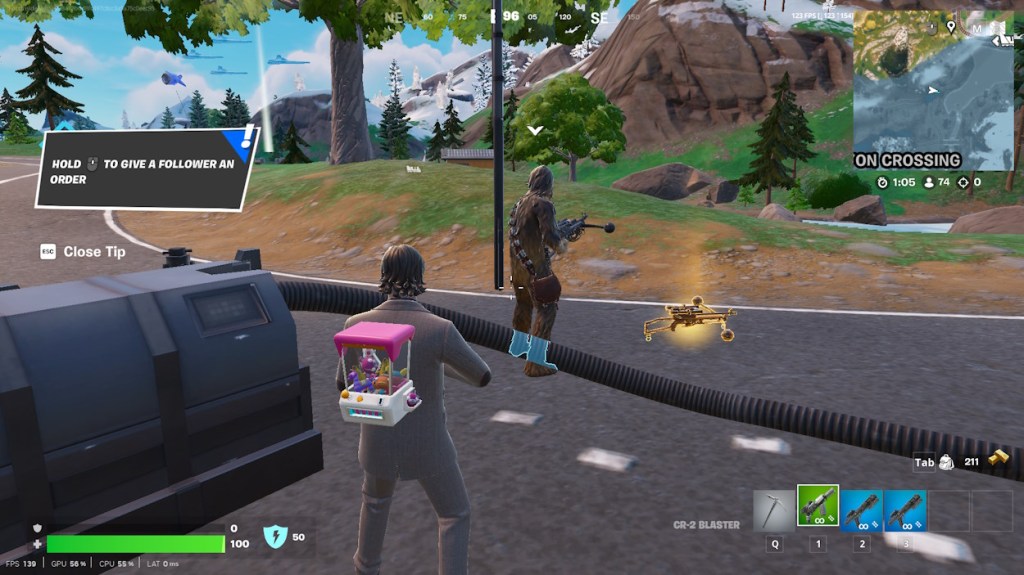The width and height of the screenshot is (1024, 575).
Task: Open the backpack inventory icon
Action: [x=948, y=462]
